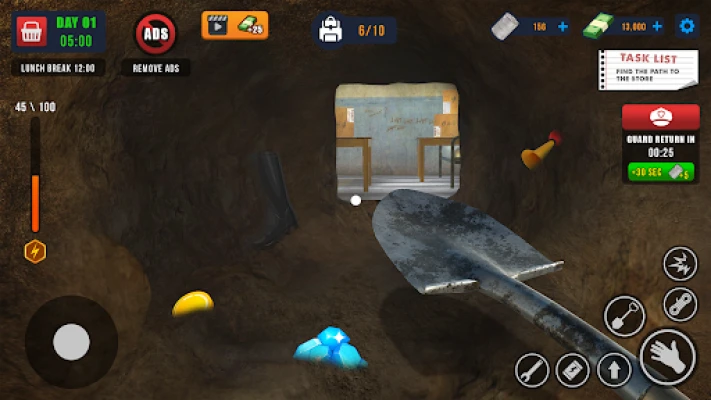This screenshot has height=400, width=711.
Task: Activate the impact burst action button
Action: (x=680, y=264)
